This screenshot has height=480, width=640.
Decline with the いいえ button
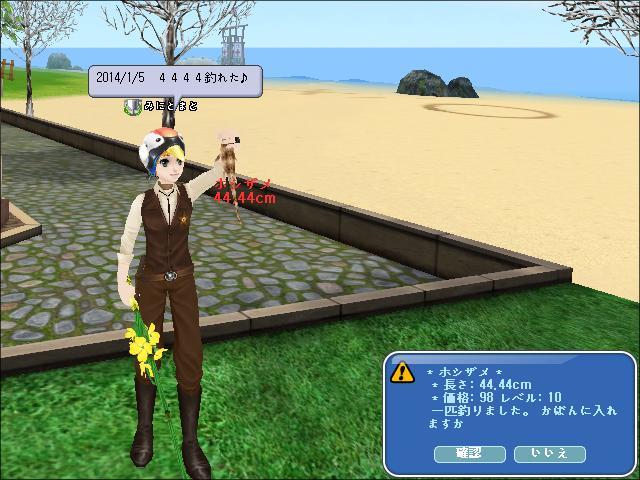point(549,453)
